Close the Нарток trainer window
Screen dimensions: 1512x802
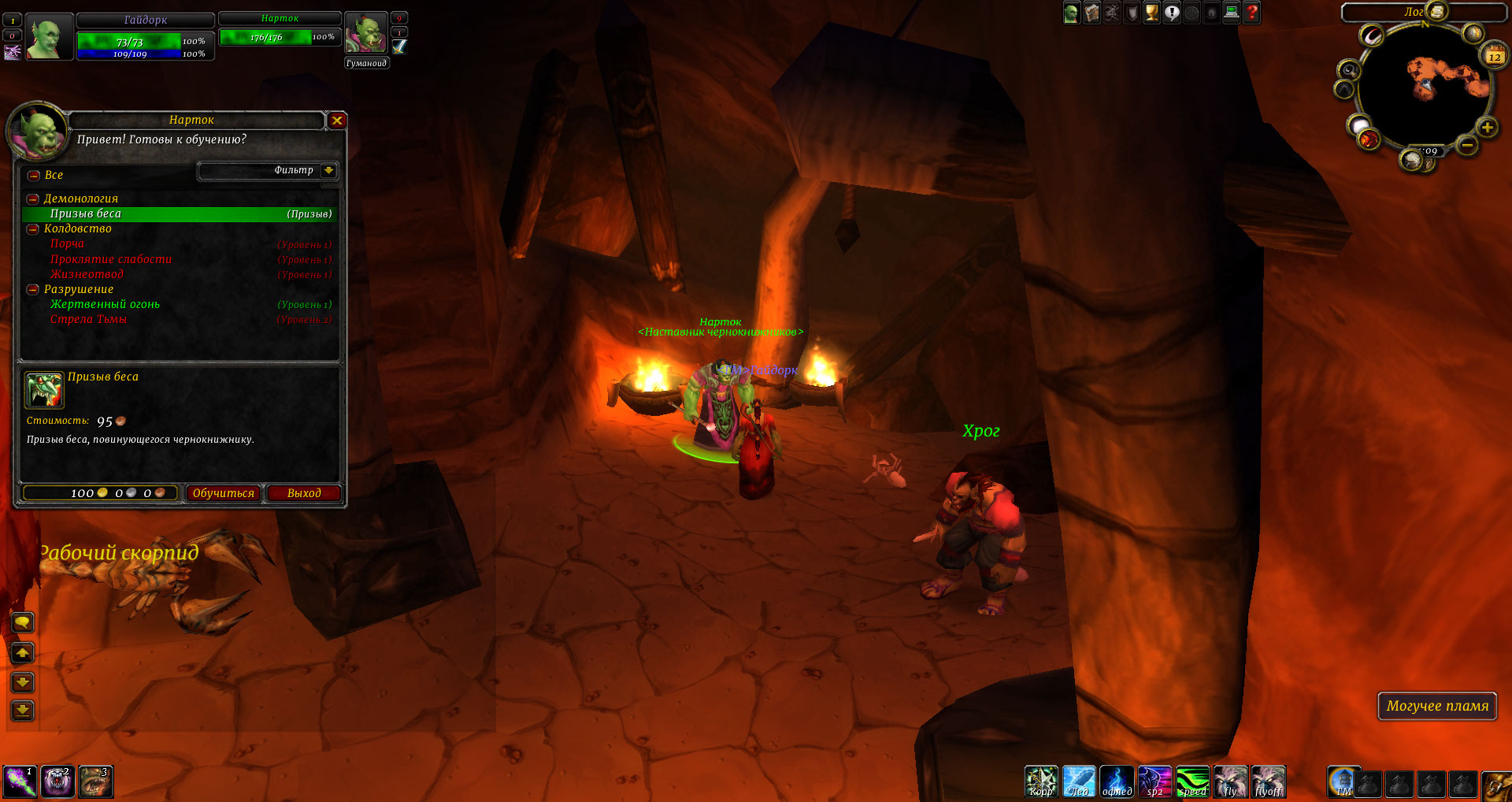tap(337, 121)
